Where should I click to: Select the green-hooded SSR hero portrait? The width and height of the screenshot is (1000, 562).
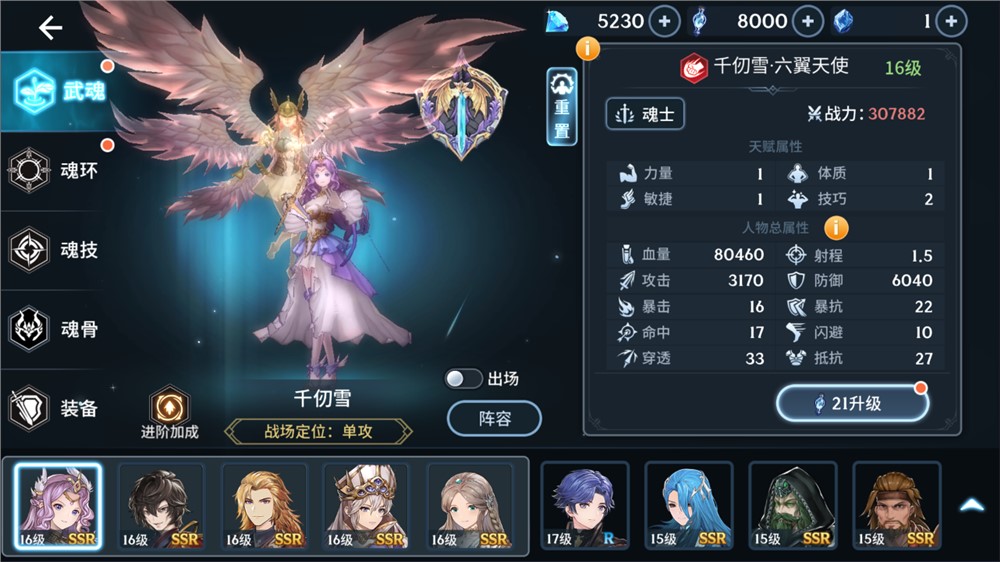[x=793, y=507]
